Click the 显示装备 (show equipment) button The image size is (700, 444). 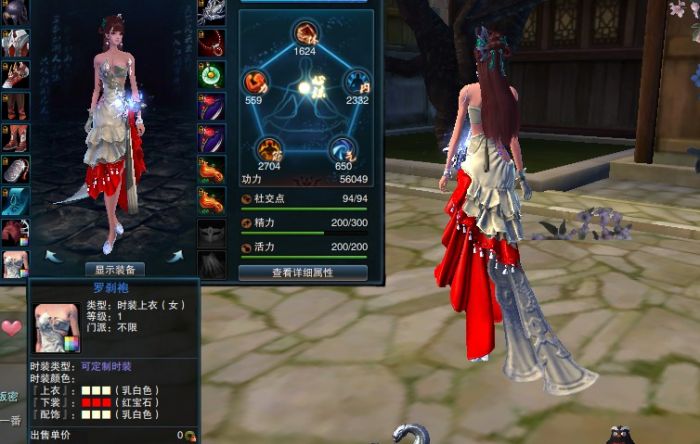click(118, 269)
